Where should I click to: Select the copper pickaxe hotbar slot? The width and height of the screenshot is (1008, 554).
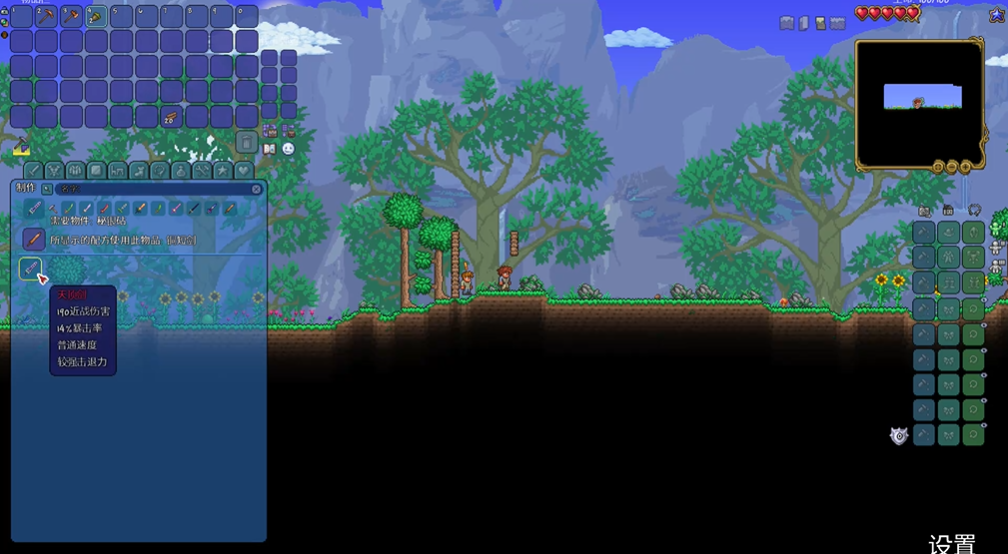click(46, 16)
